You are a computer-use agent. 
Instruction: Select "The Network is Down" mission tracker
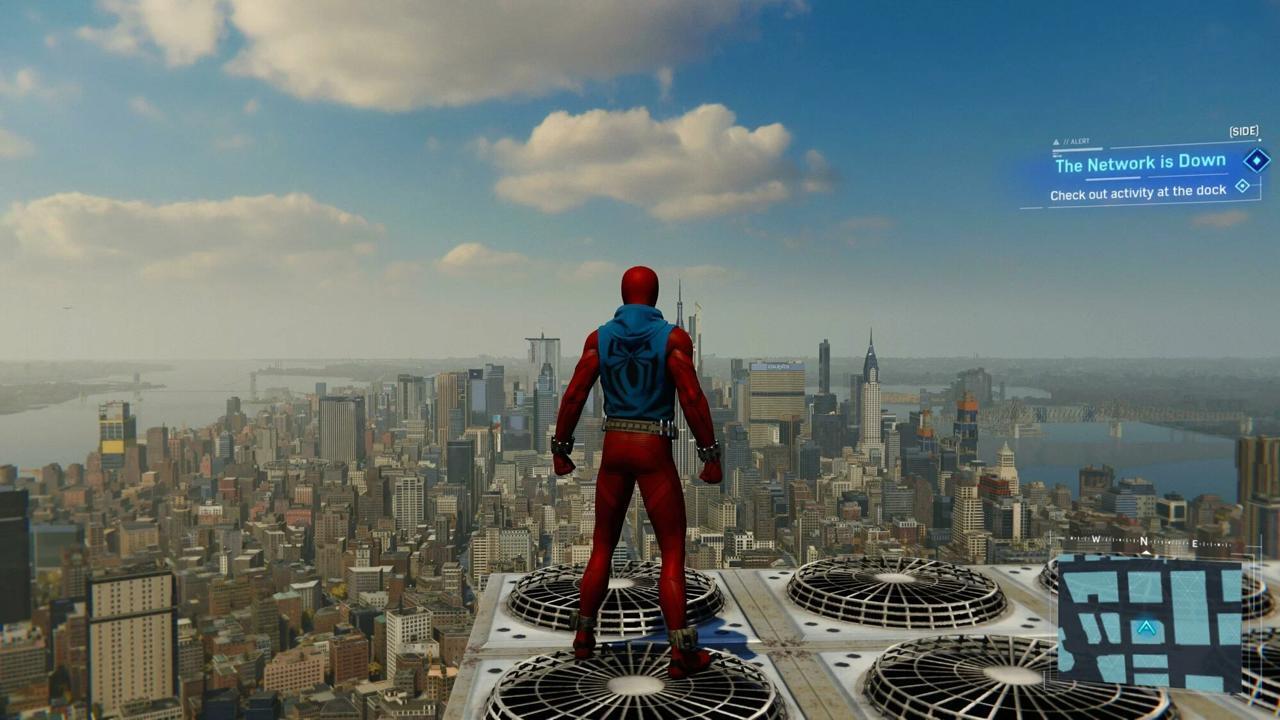pyautogui.click(x=1139, y=163)
